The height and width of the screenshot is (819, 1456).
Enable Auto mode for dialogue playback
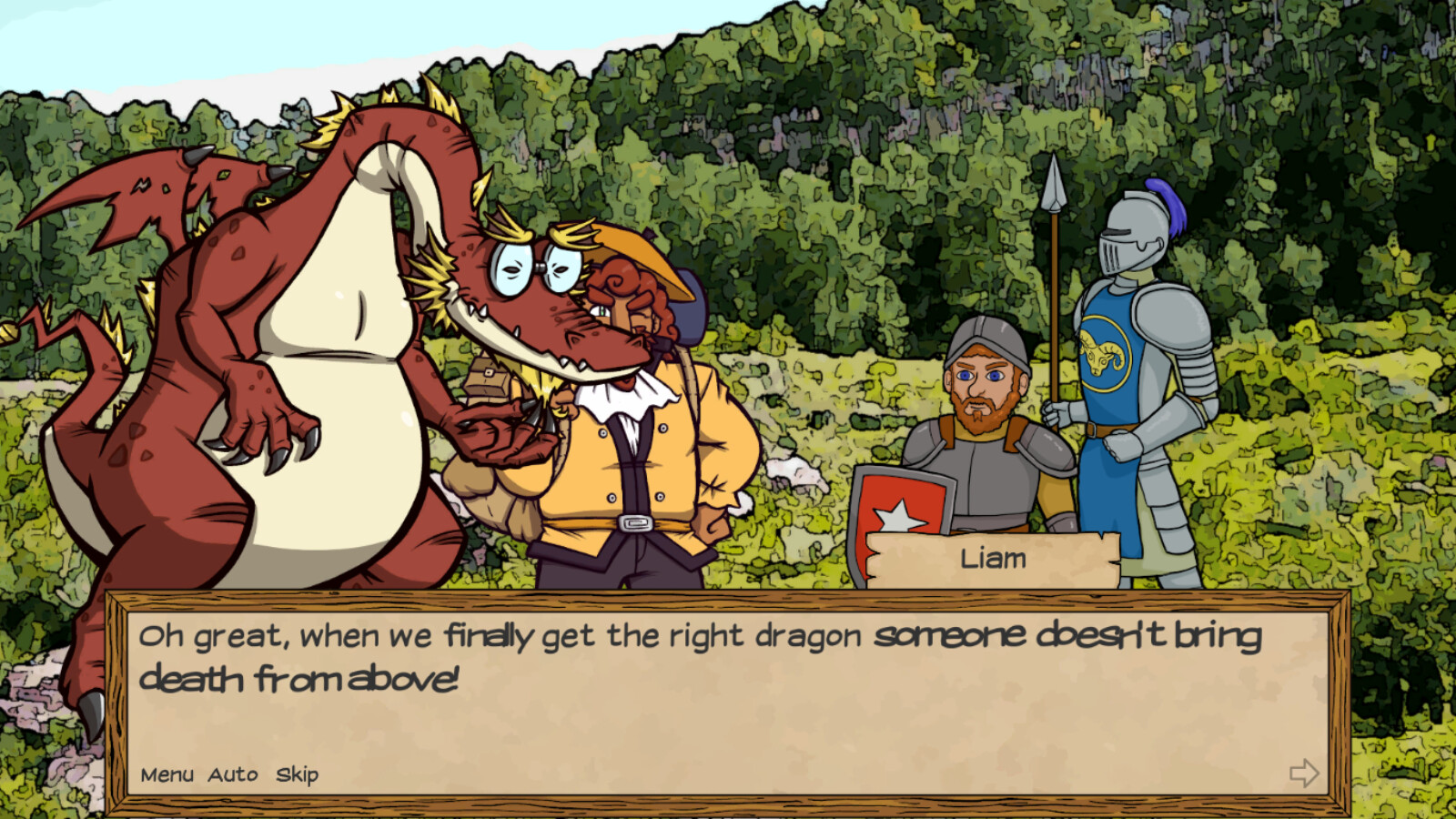231,776
